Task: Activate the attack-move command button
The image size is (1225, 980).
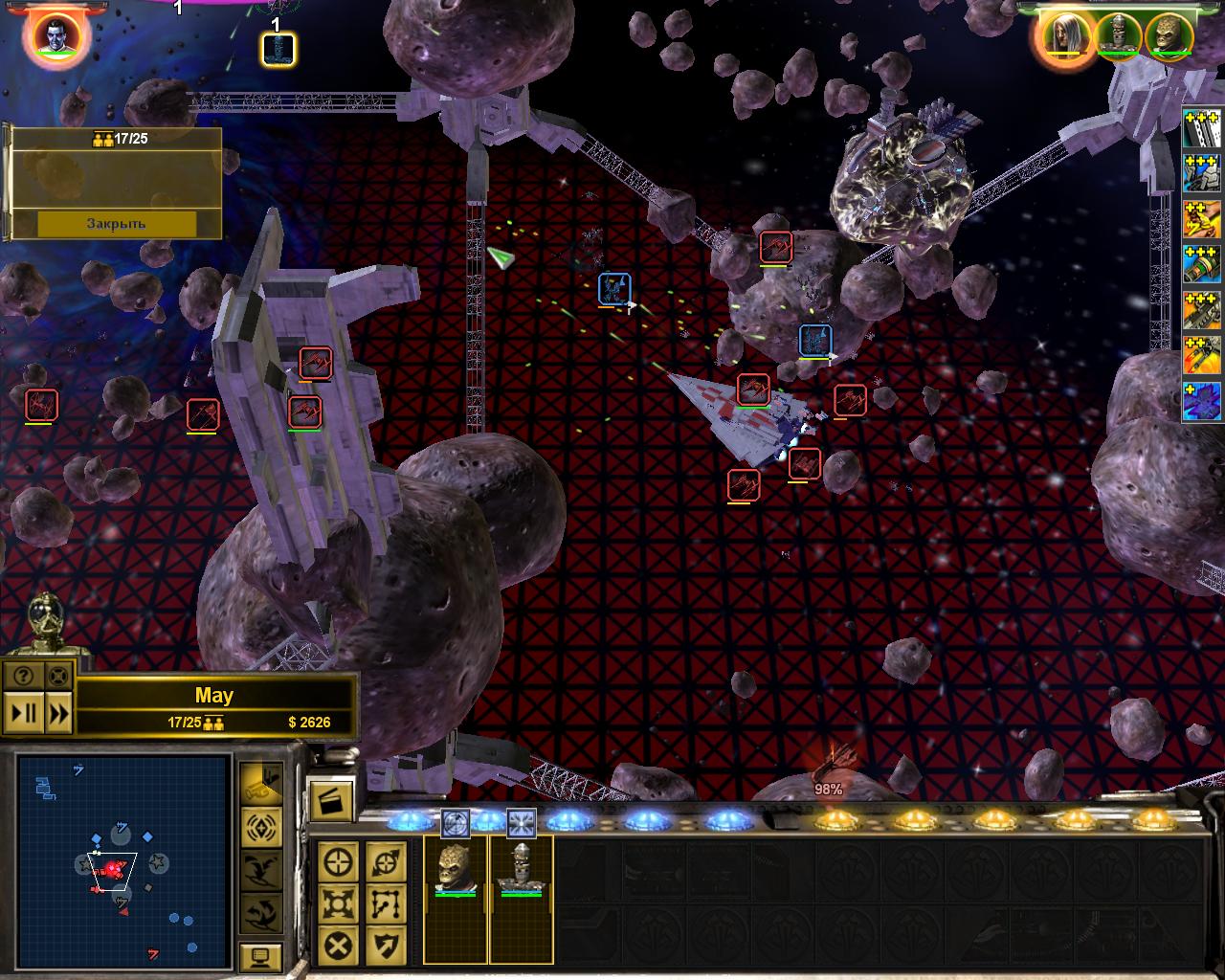Action: pyautogui.click(x=385, y=862)
